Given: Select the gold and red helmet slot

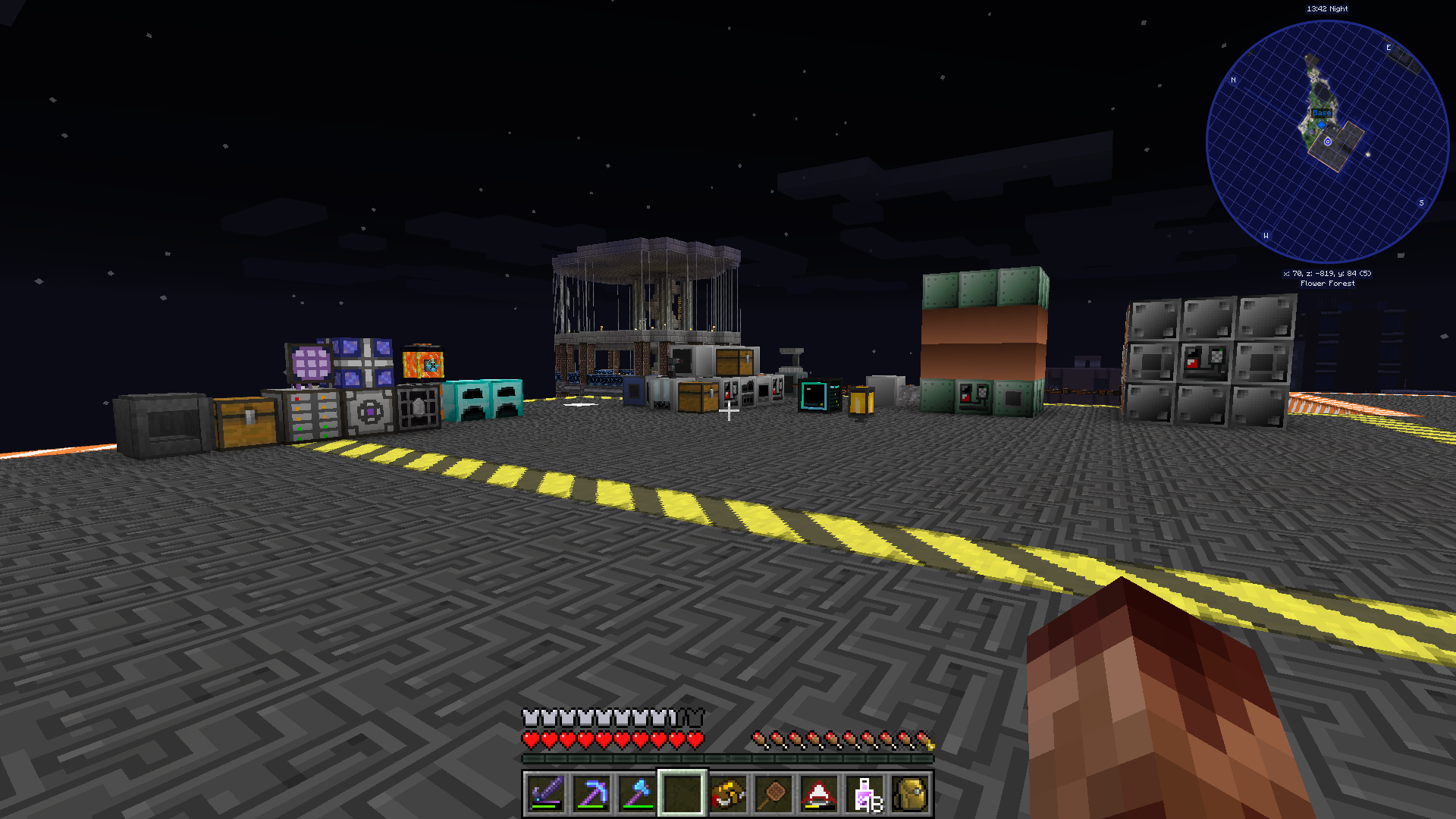Looking at the screenshot, I should (728, 794).
